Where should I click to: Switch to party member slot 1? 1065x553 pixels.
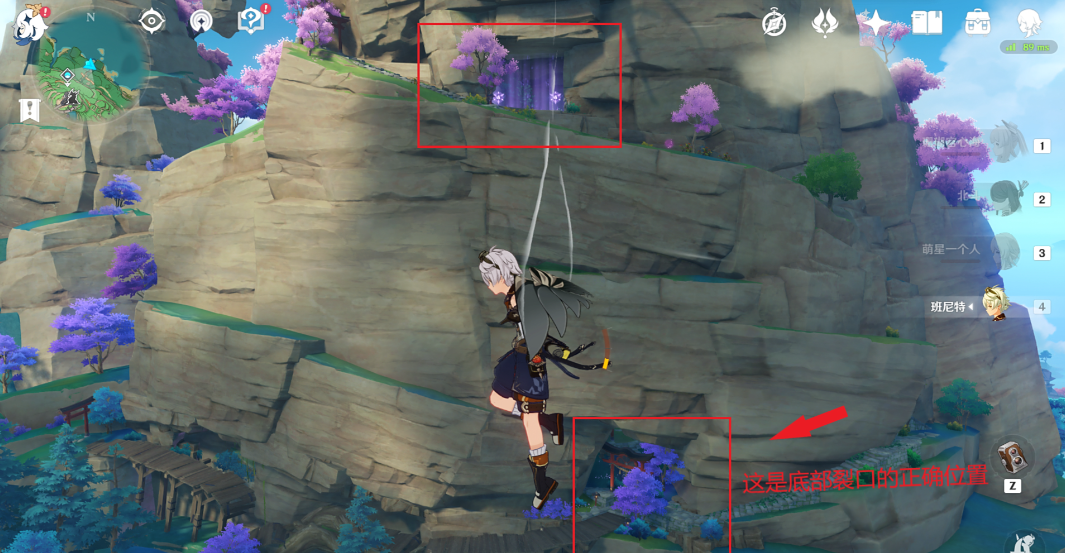coord(1008,146)
